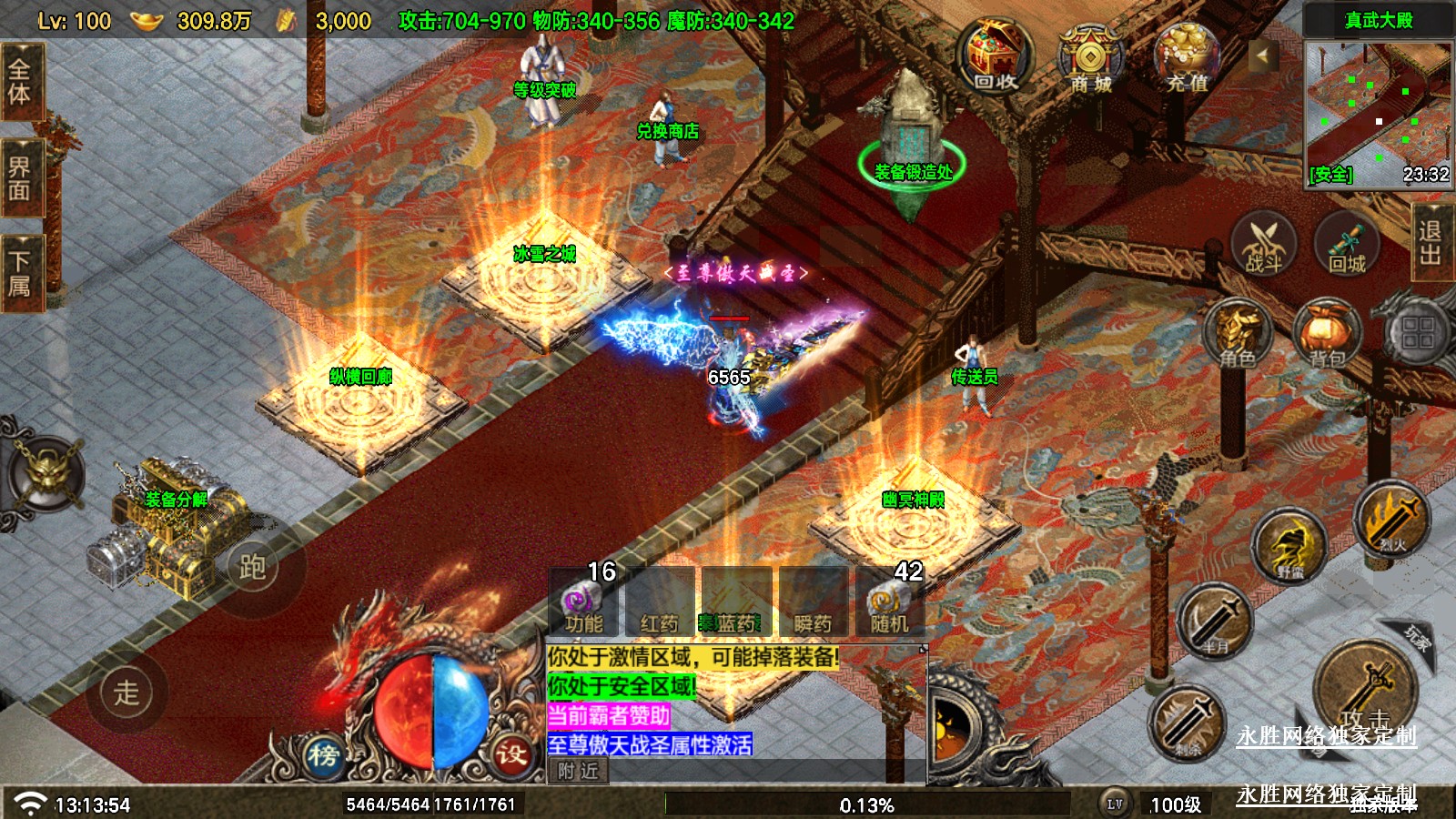Switch movement to 跑 run mode
1456x819 pixels.
pyautogui.click(x=252, y=567)
